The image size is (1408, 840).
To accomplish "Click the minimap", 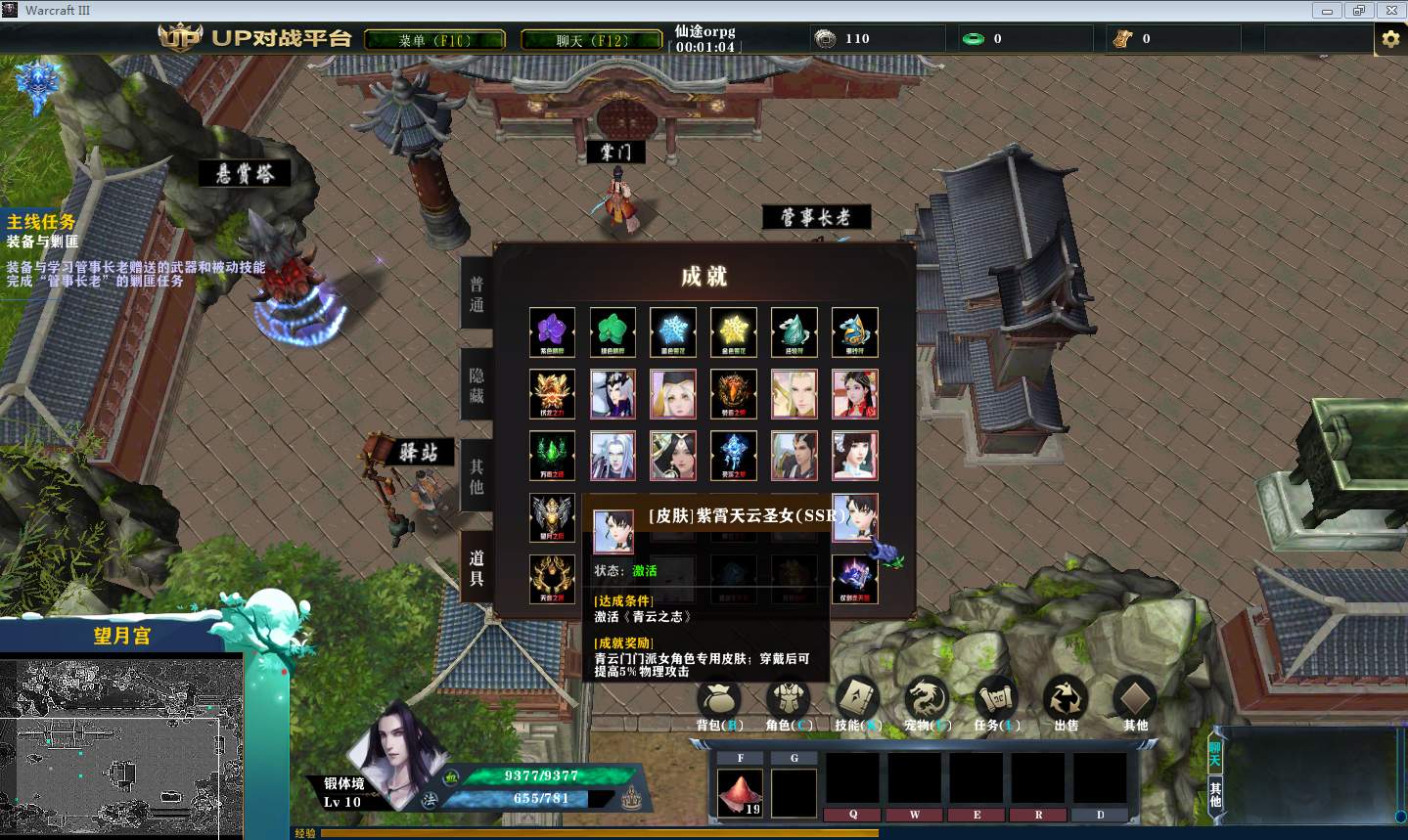I will click(x=121, y=748).
